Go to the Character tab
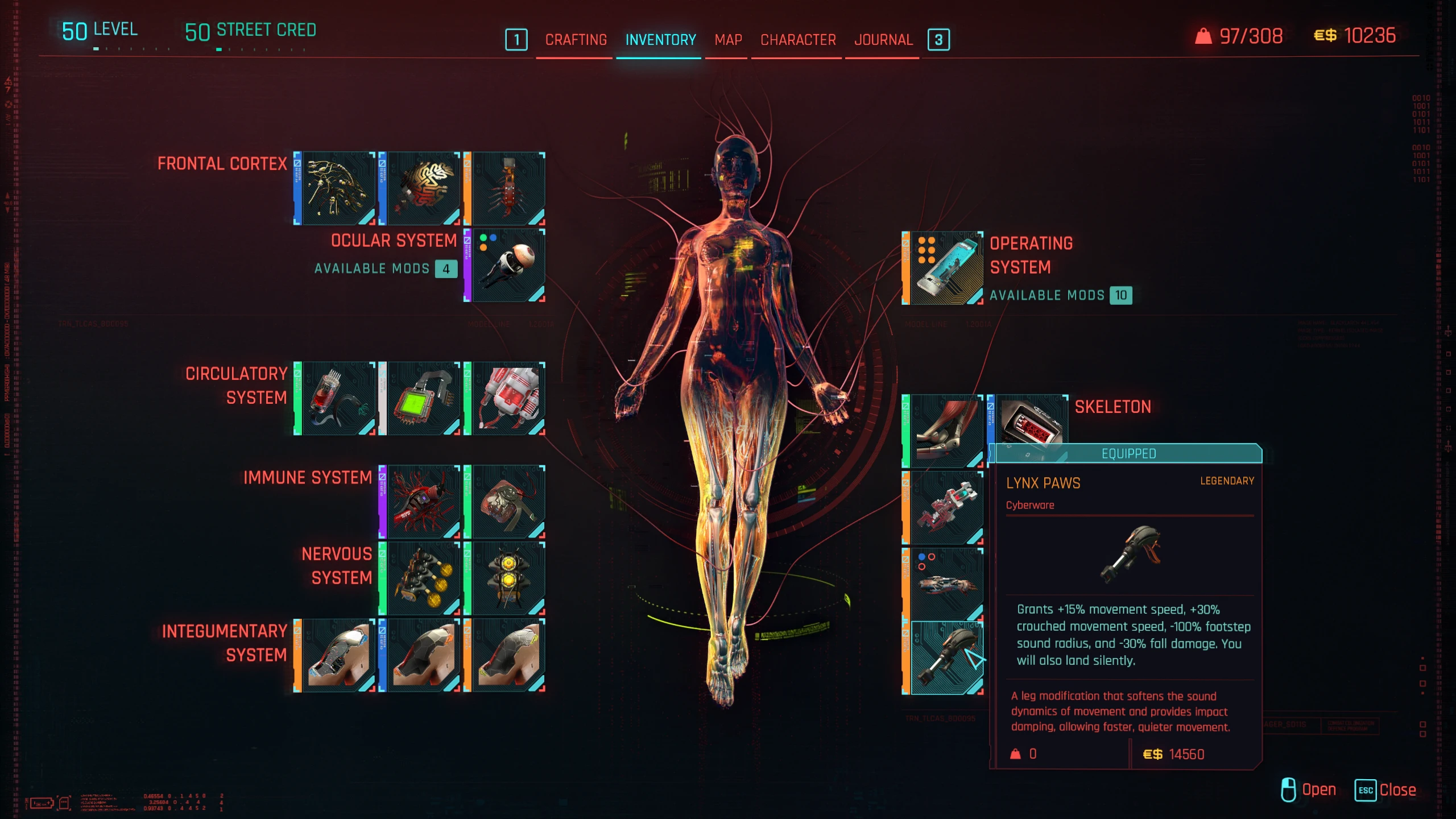Image resolution: width=1456 pixels, height=819 pixels. click(x=798, y=40)
